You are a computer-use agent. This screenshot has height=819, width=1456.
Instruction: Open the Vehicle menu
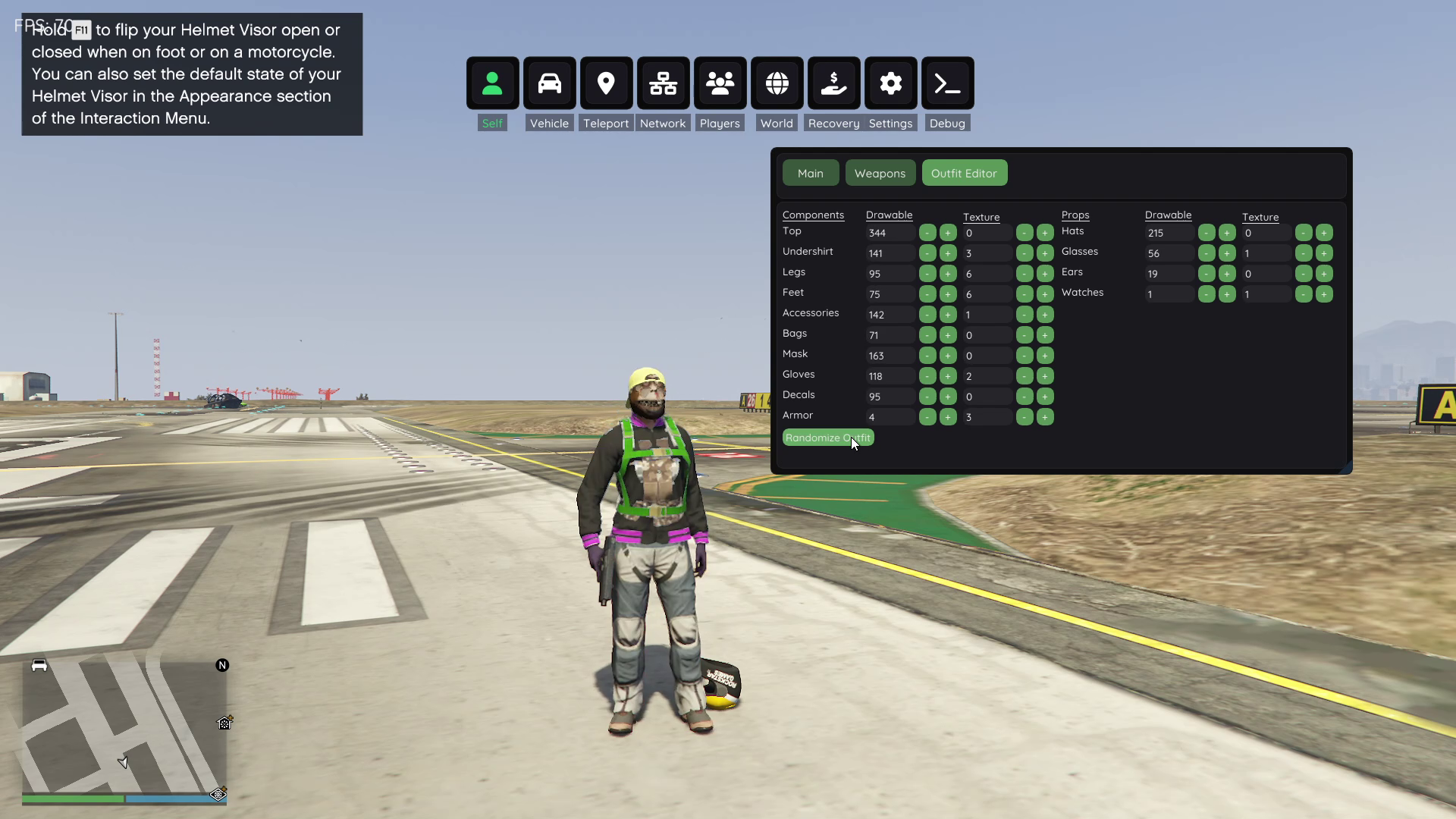pyautogui.click(x=549, y=83)
